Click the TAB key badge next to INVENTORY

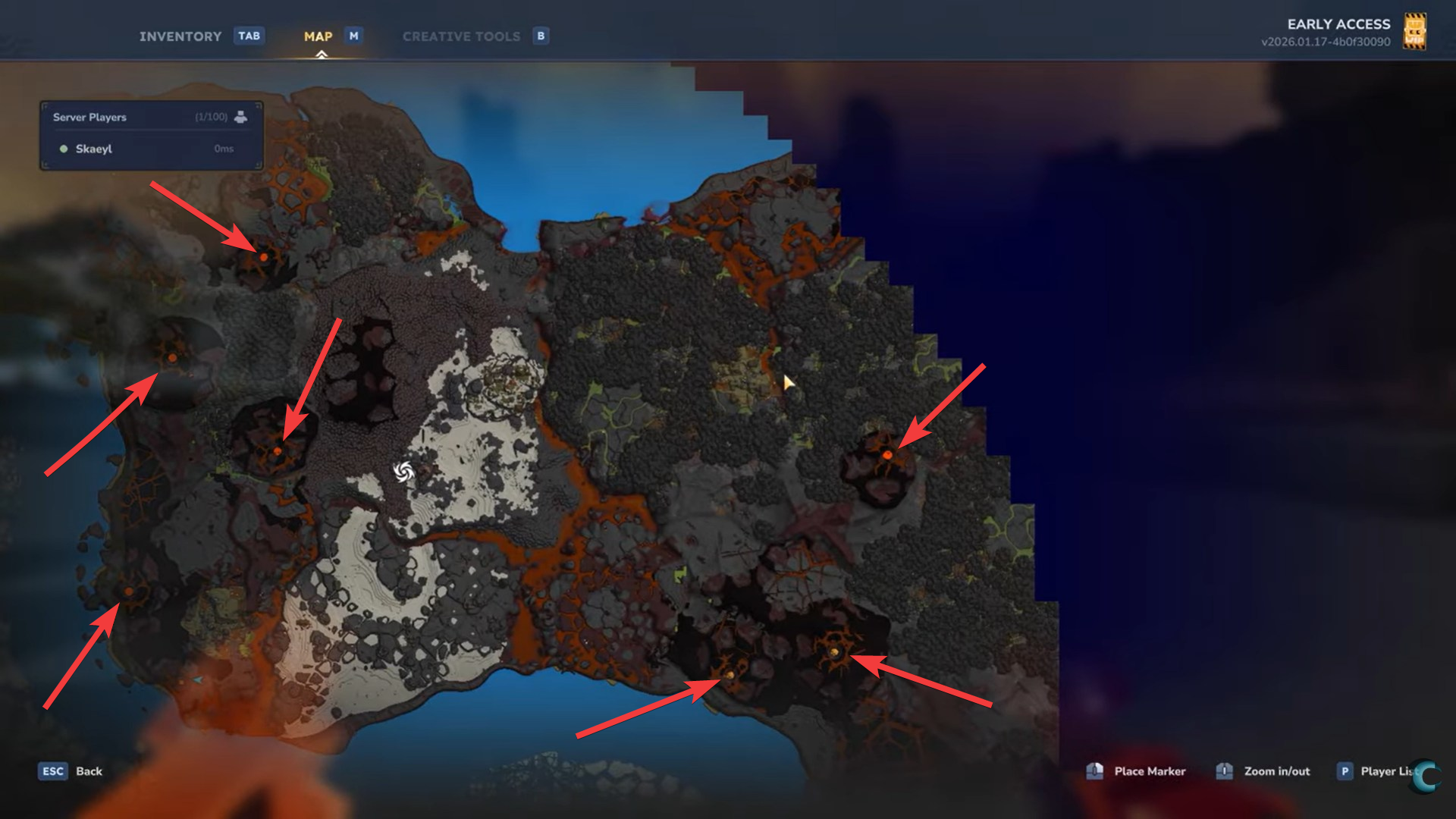coord(249,36)
